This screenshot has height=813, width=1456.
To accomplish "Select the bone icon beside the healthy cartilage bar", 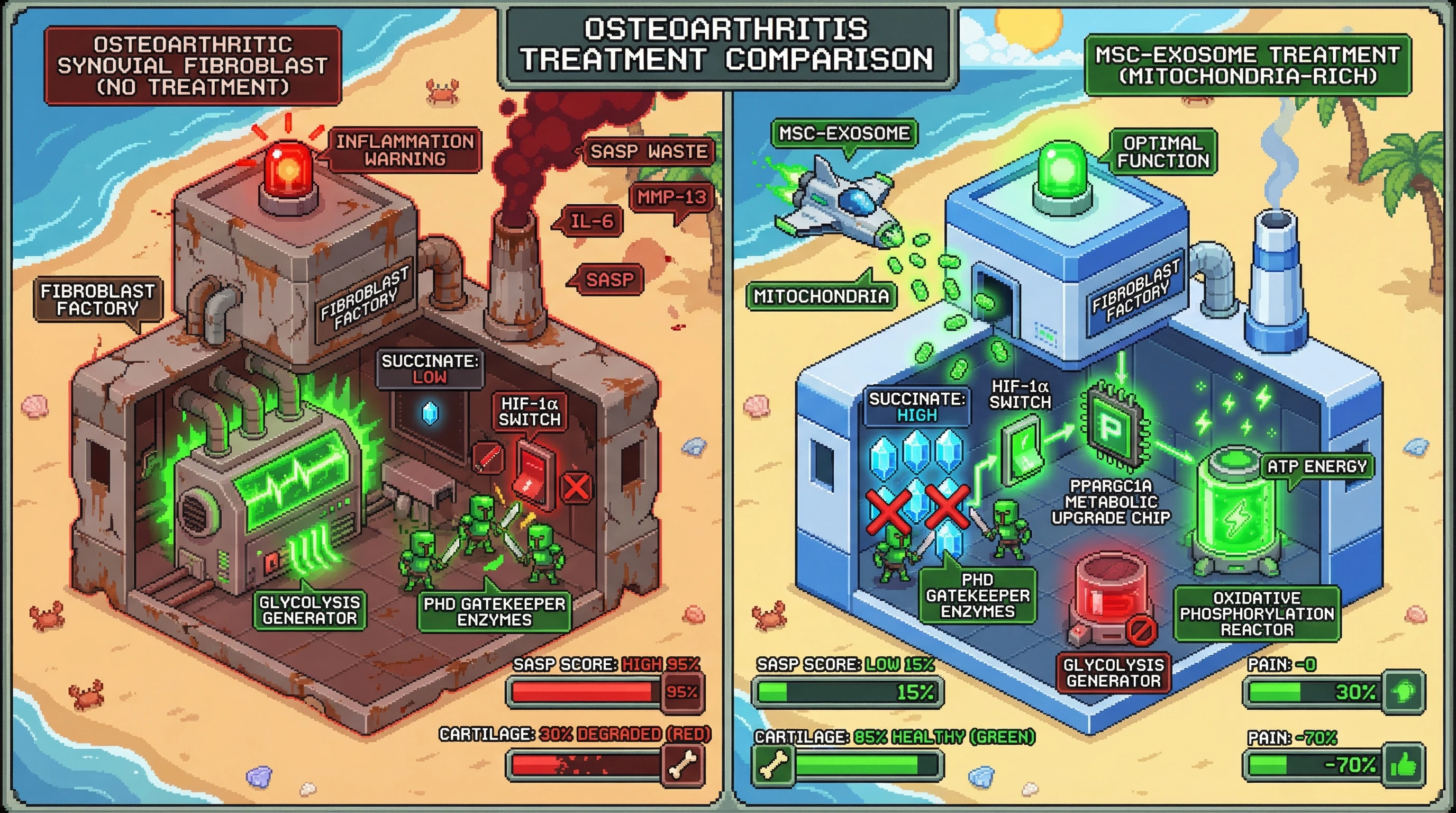I will coord(774,765).
